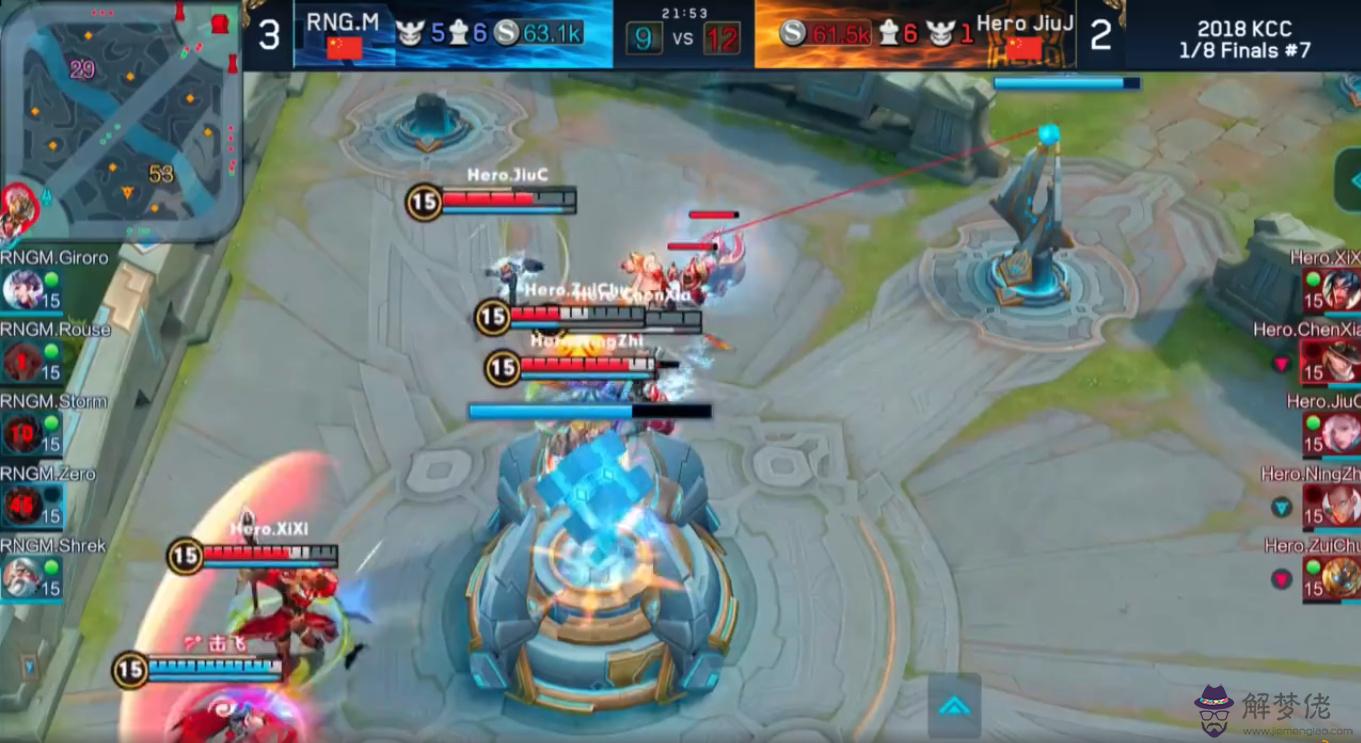Viewport: 1361px width, 743px height.
Task: Click the minimap in the corner
Action: tap(120, 120)
